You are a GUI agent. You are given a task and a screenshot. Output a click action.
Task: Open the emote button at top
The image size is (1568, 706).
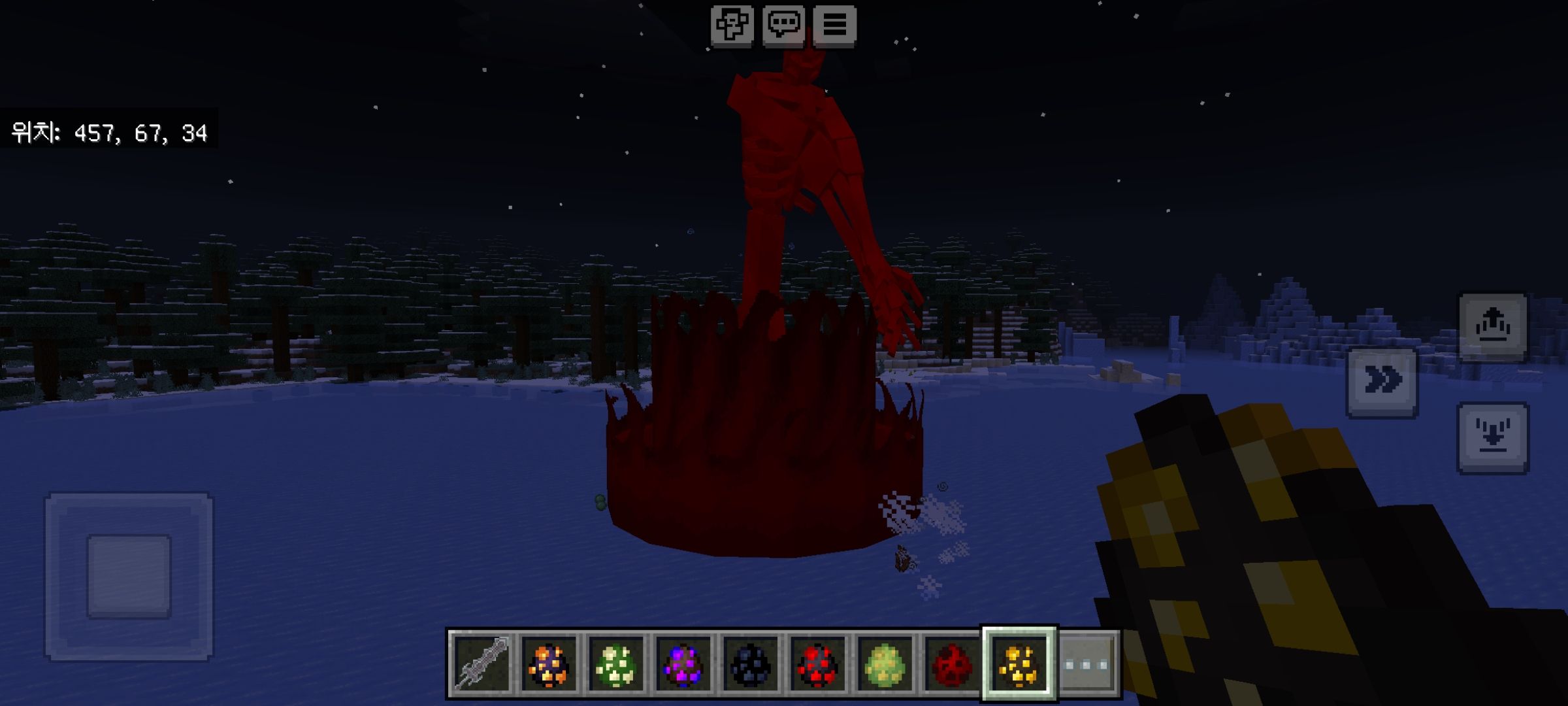732,25
